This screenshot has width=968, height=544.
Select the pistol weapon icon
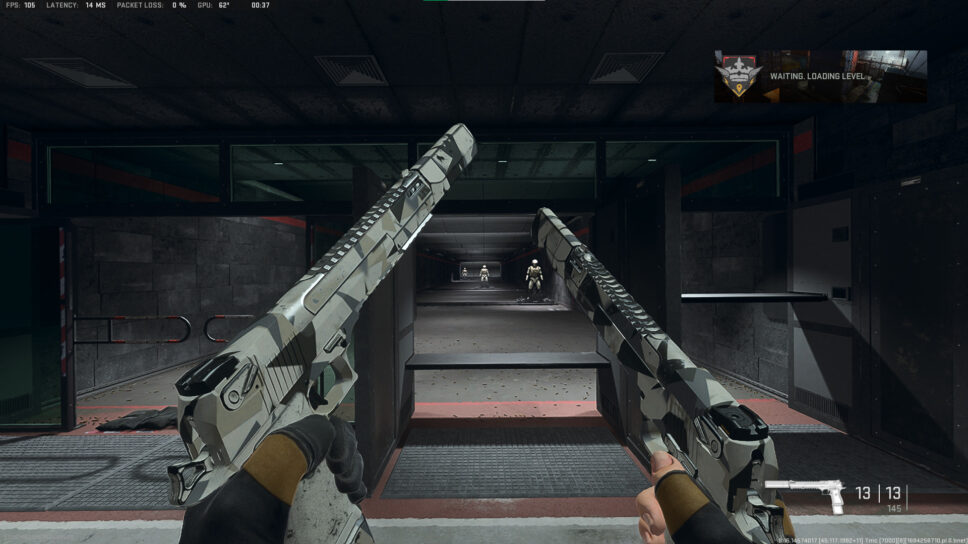click(x=805, y=495)
